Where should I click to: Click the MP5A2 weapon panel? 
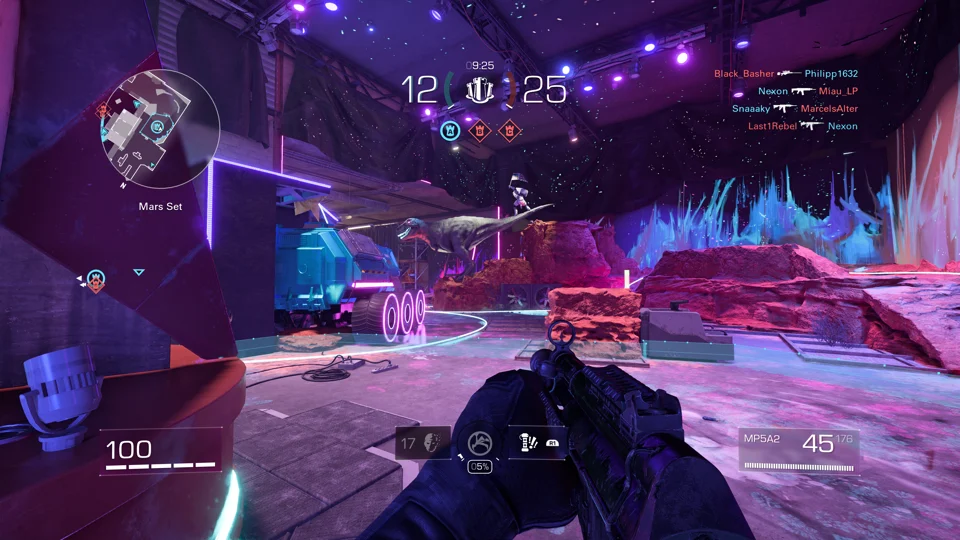pos(798,450)
